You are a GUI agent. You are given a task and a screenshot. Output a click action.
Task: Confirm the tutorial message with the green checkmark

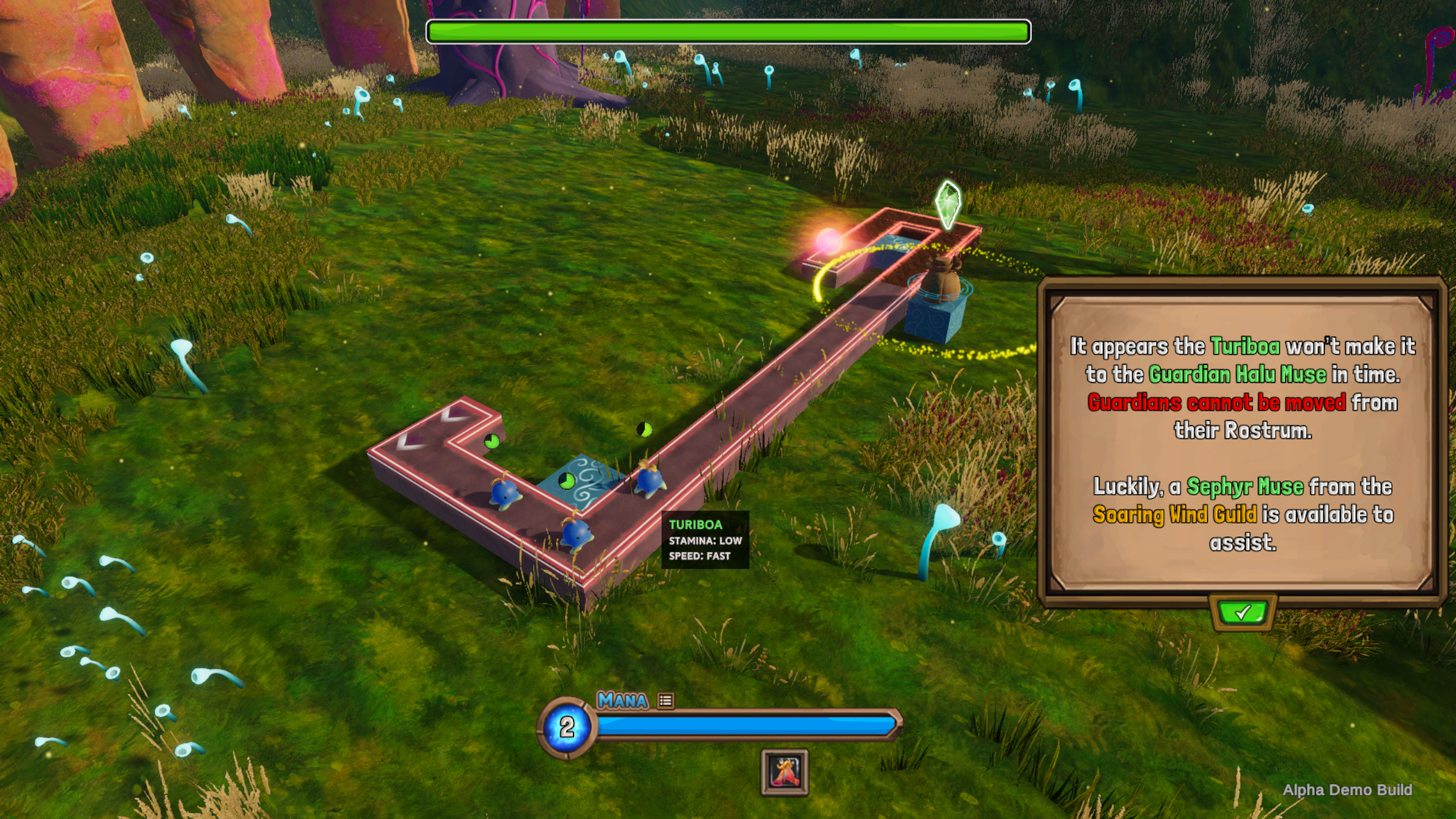coord(1243,612)
